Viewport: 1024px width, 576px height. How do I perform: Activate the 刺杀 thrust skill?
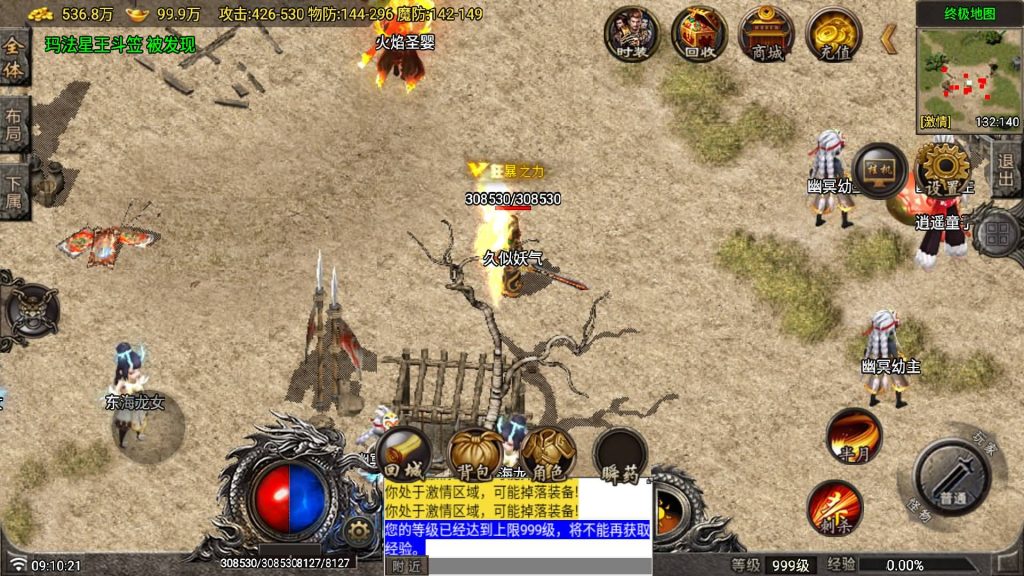pos(834,507)
